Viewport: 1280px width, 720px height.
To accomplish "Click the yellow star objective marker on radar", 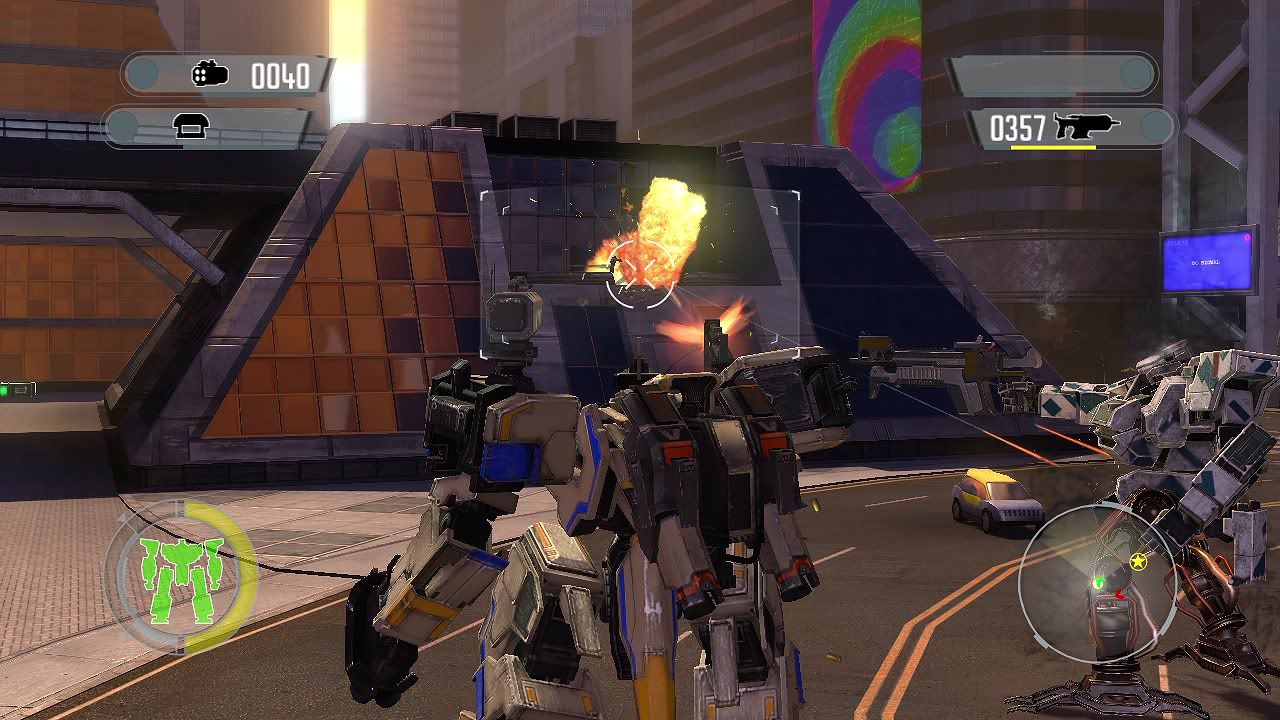I will pos(1137,562).
